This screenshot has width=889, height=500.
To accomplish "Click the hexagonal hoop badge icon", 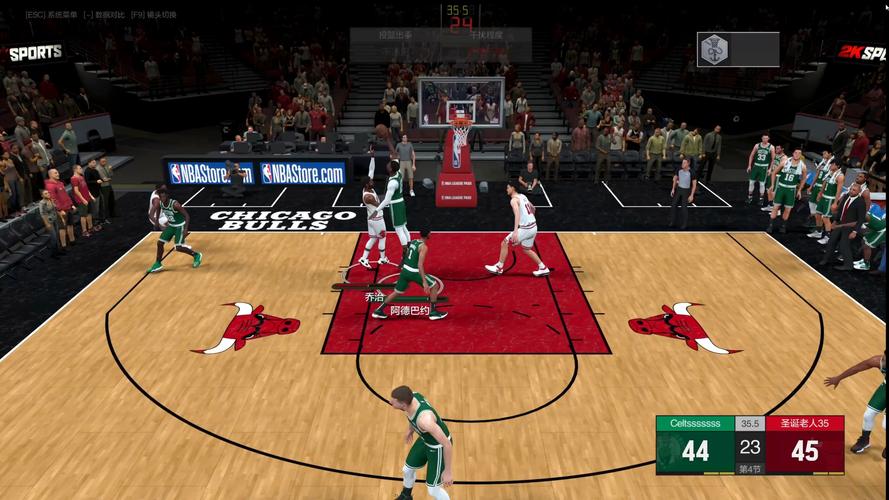I will (x=714, y=49).
